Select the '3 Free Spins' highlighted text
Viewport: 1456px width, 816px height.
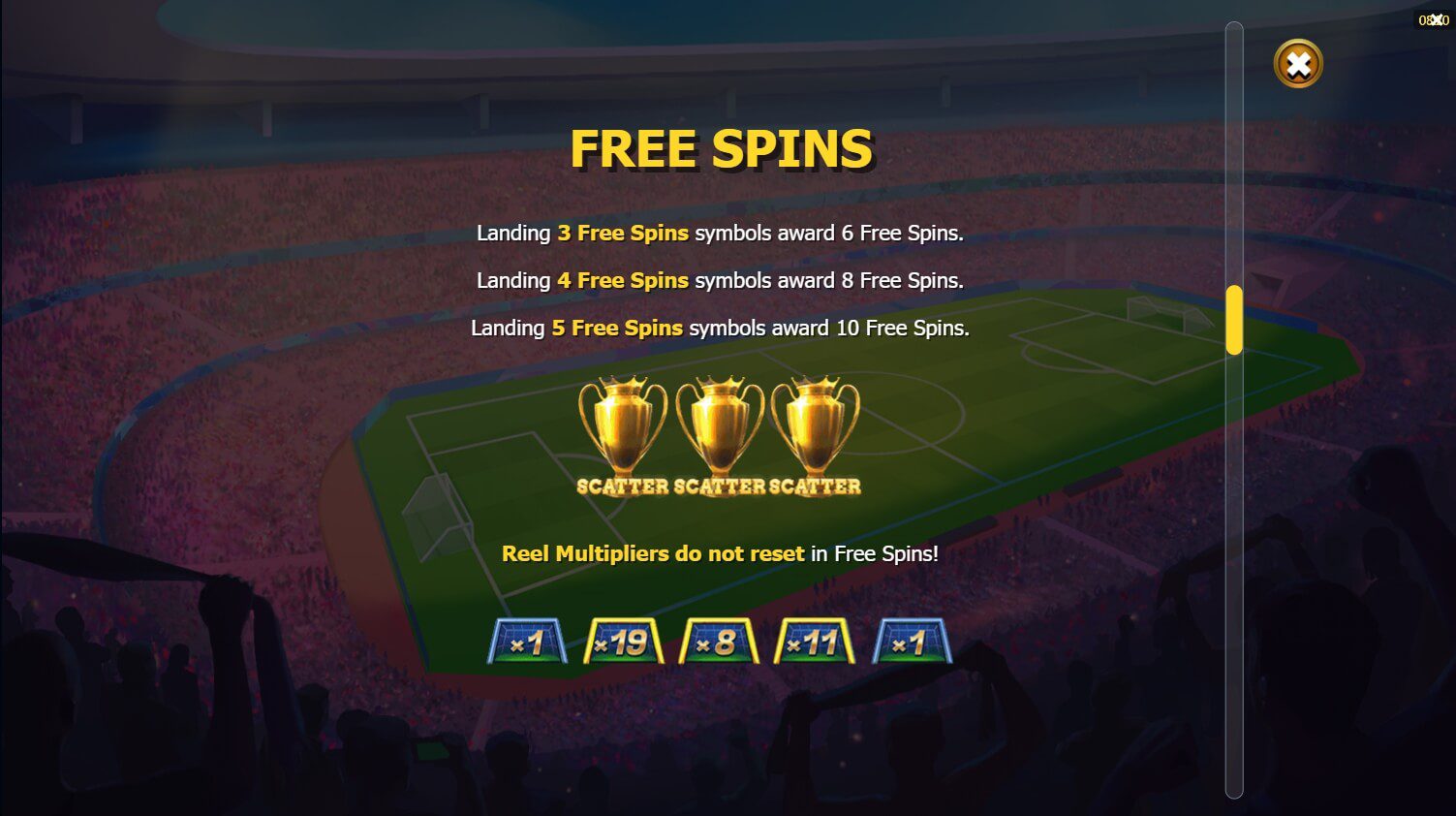click(x=623, y=233)
